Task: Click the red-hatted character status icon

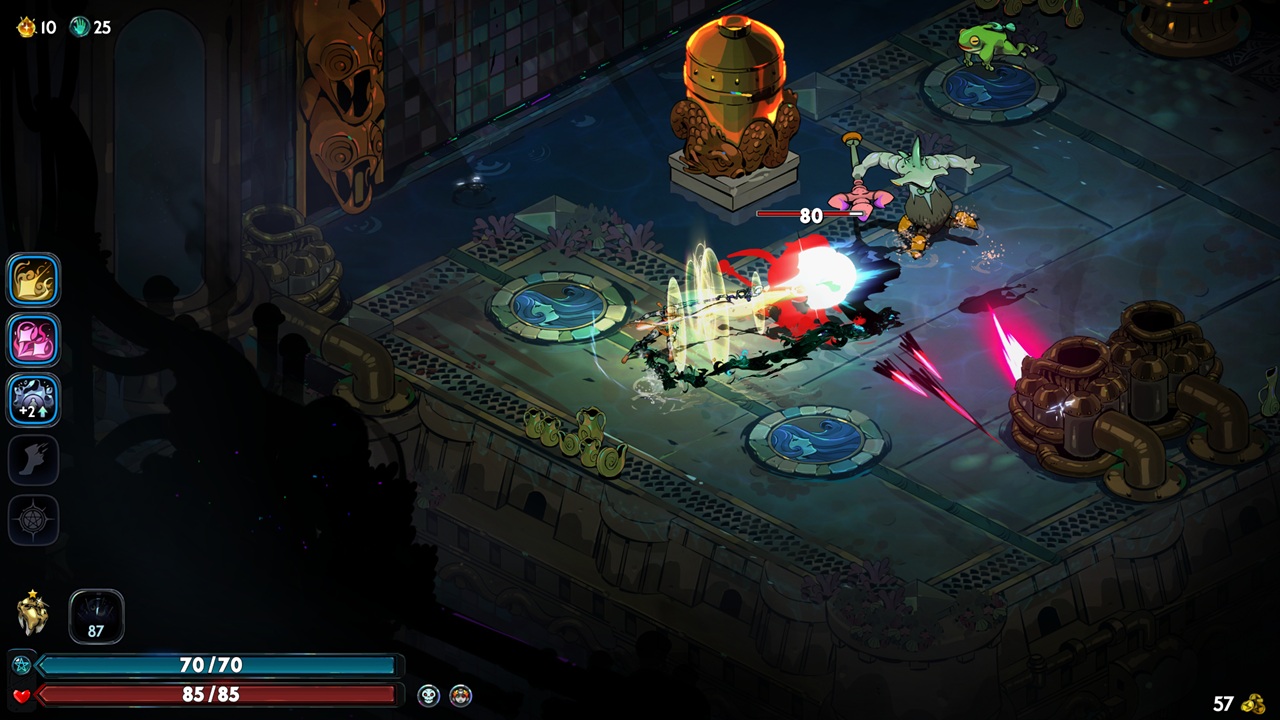Action: click(x=460, y=695)
